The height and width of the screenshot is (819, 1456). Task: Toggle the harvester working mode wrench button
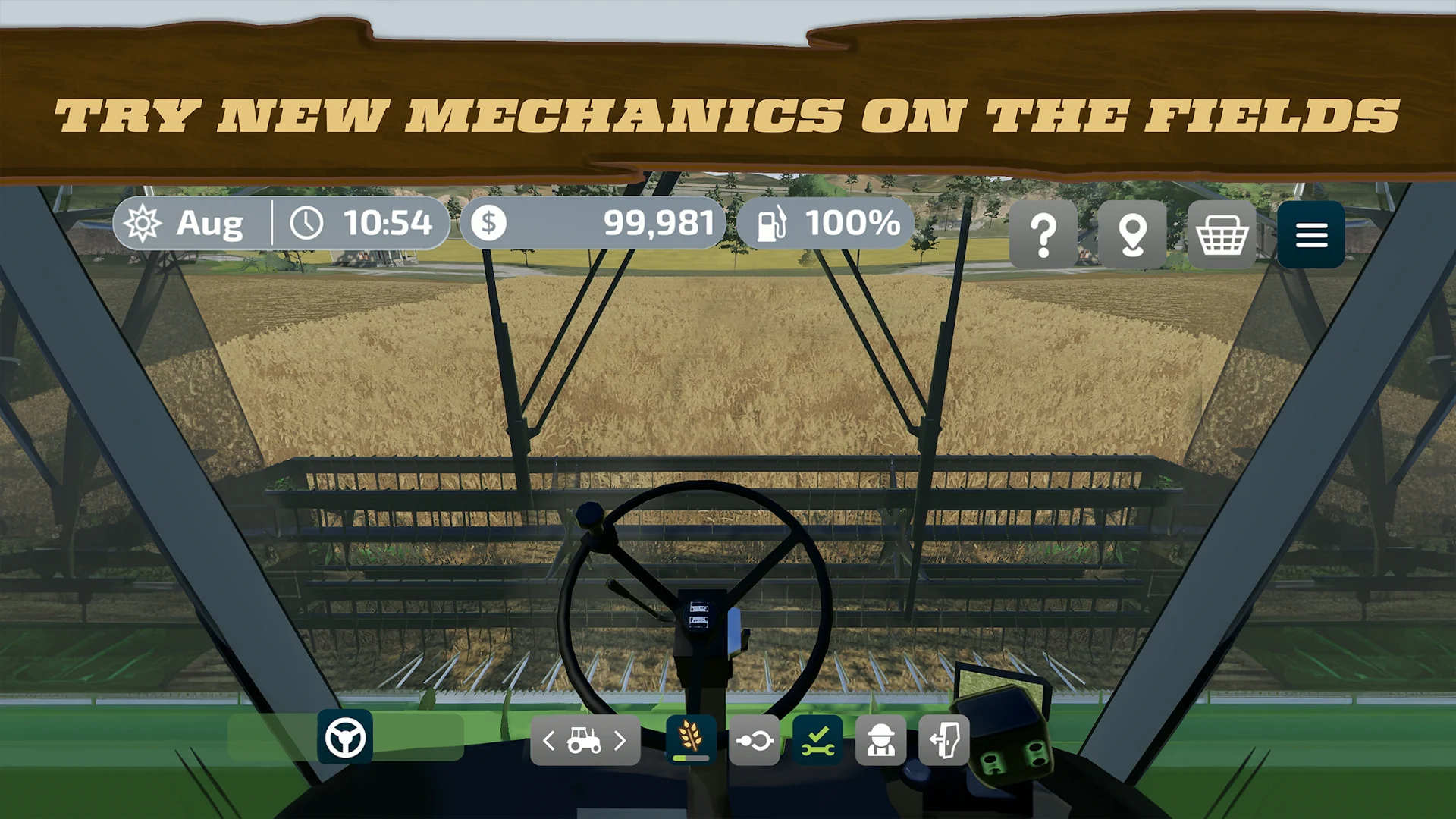pyautogui.click(x=818, y=741)
